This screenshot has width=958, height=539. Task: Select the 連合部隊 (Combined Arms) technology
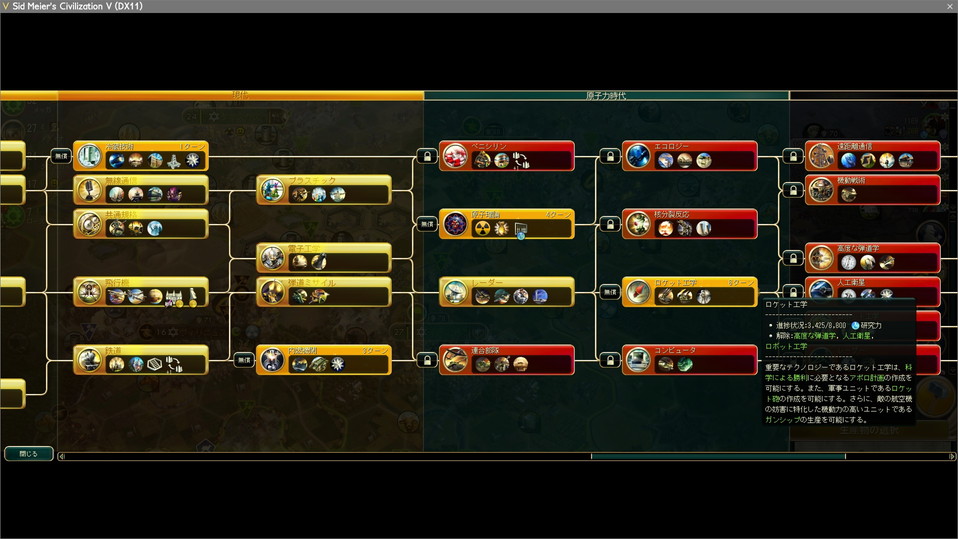coord(508,360)
